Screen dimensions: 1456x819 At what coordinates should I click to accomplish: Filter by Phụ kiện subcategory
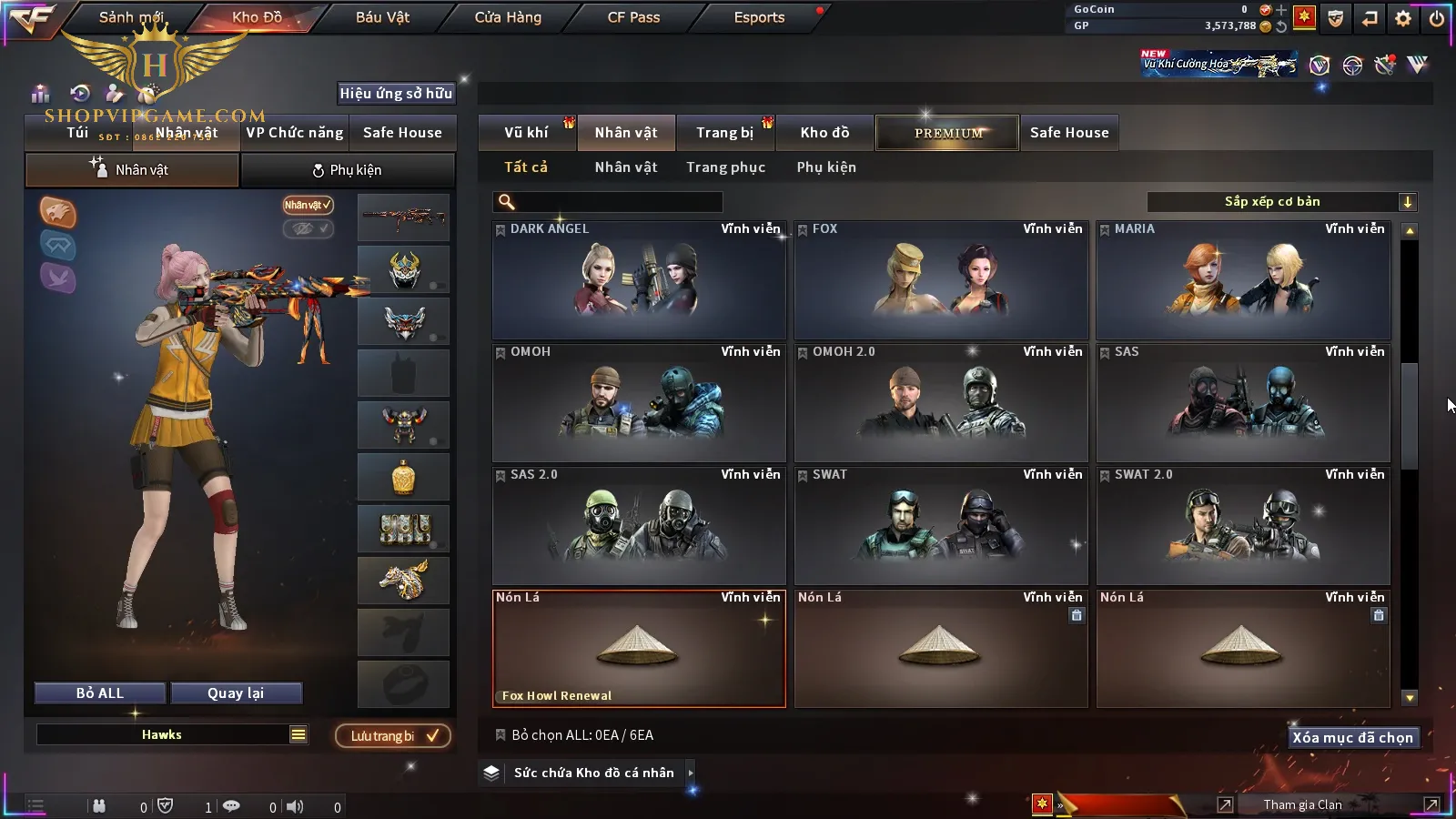coord(826,167)
